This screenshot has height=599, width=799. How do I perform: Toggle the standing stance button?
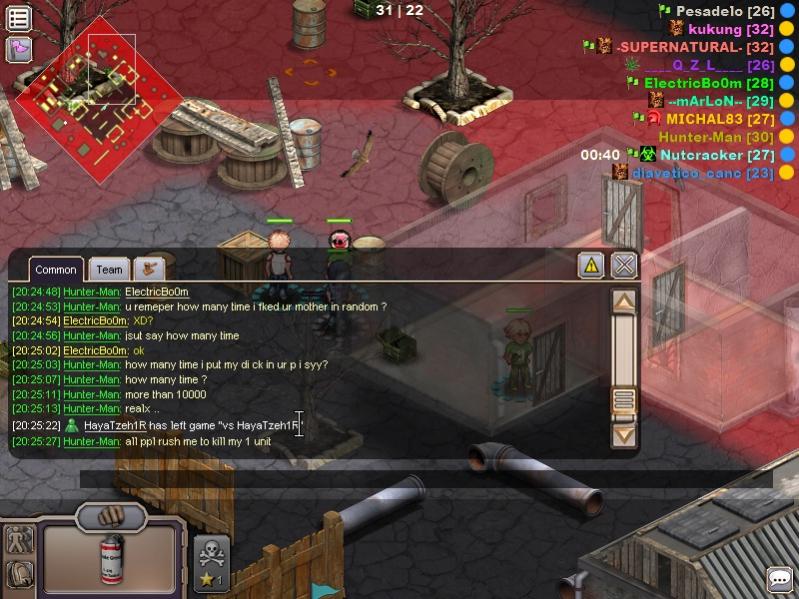(19, 540)
